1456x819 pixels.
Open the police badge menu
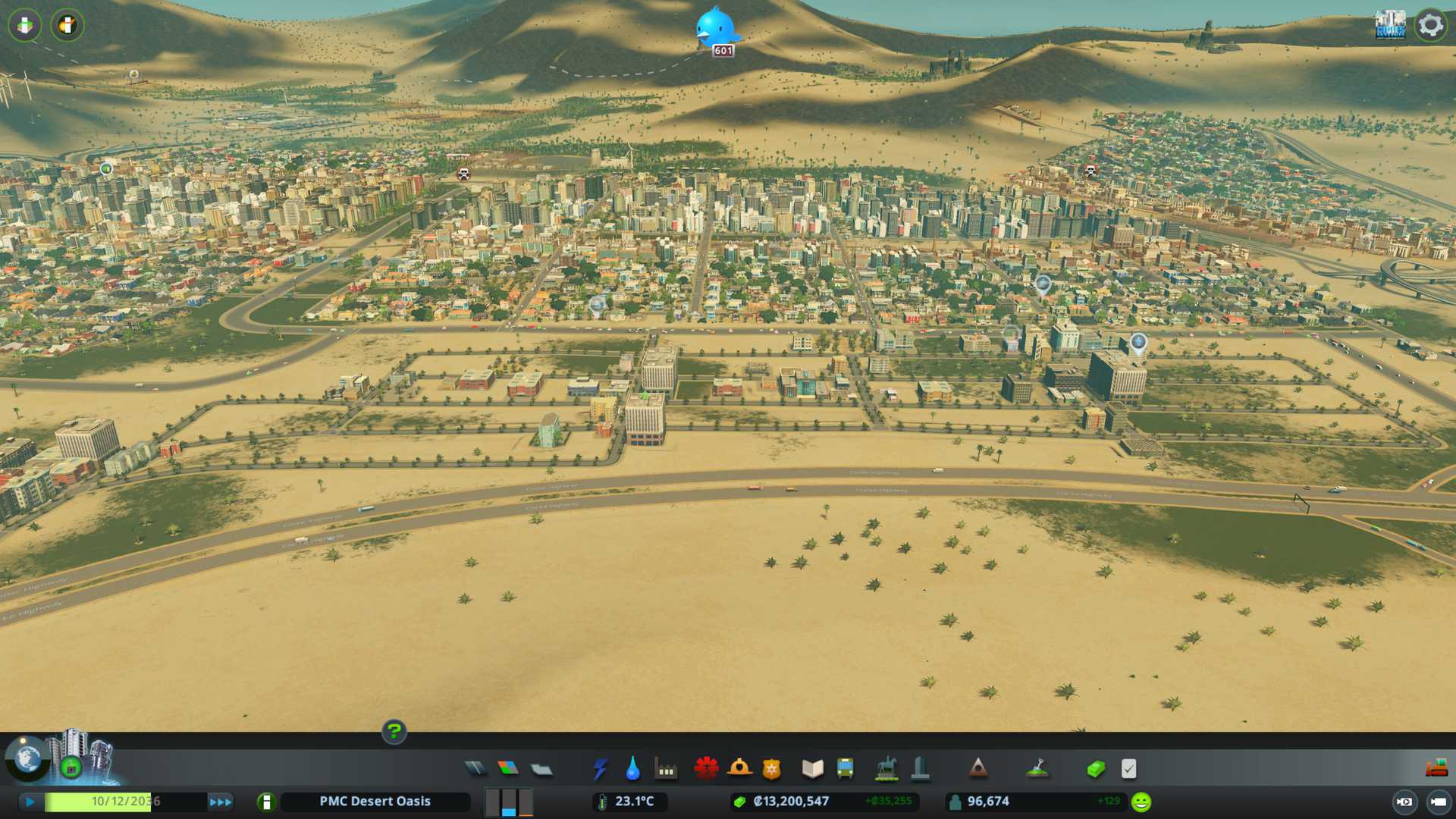point(772,769)
